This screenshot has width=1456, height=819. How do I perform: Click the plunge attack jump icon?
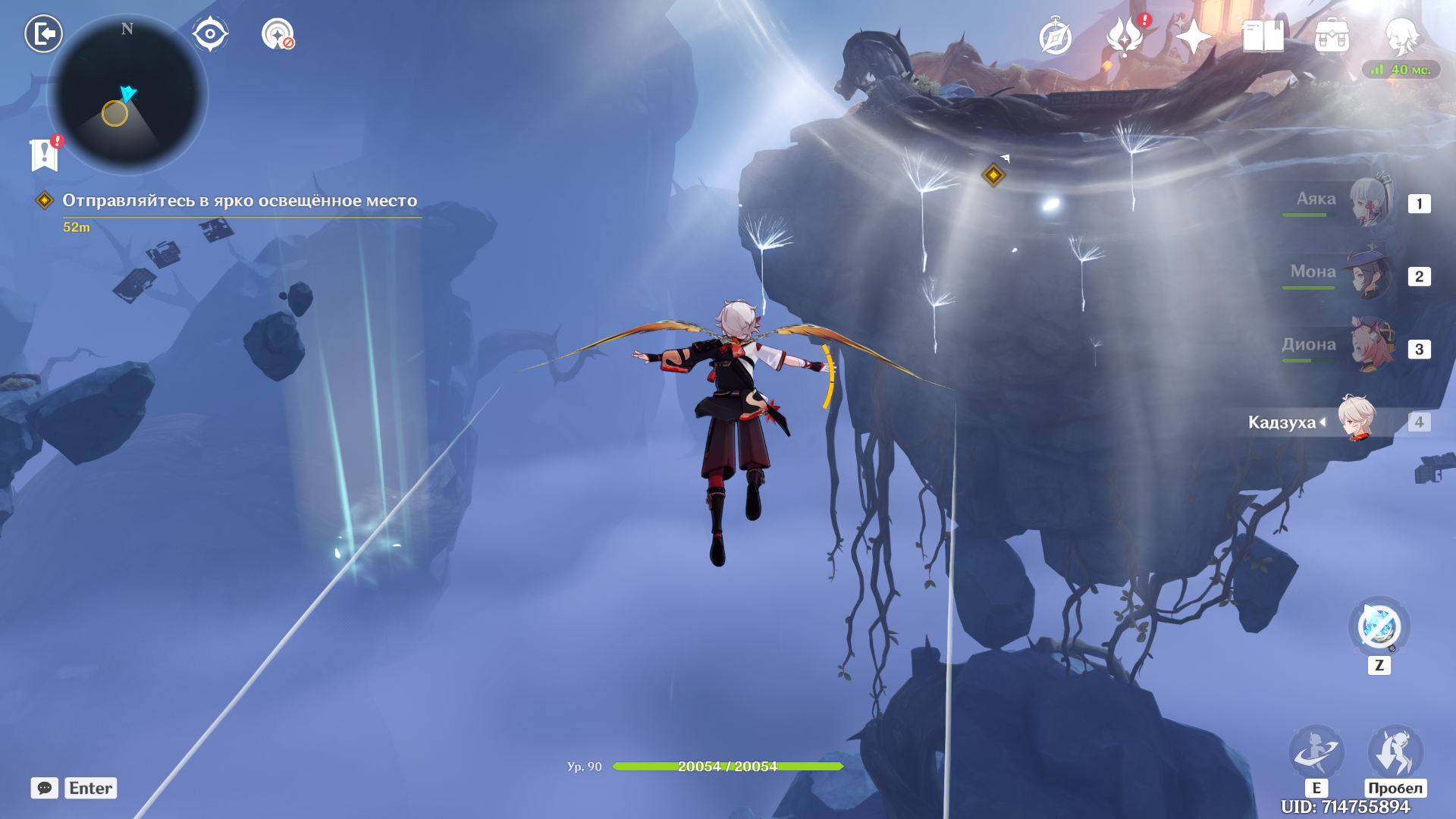click(x=1395, y=752)
